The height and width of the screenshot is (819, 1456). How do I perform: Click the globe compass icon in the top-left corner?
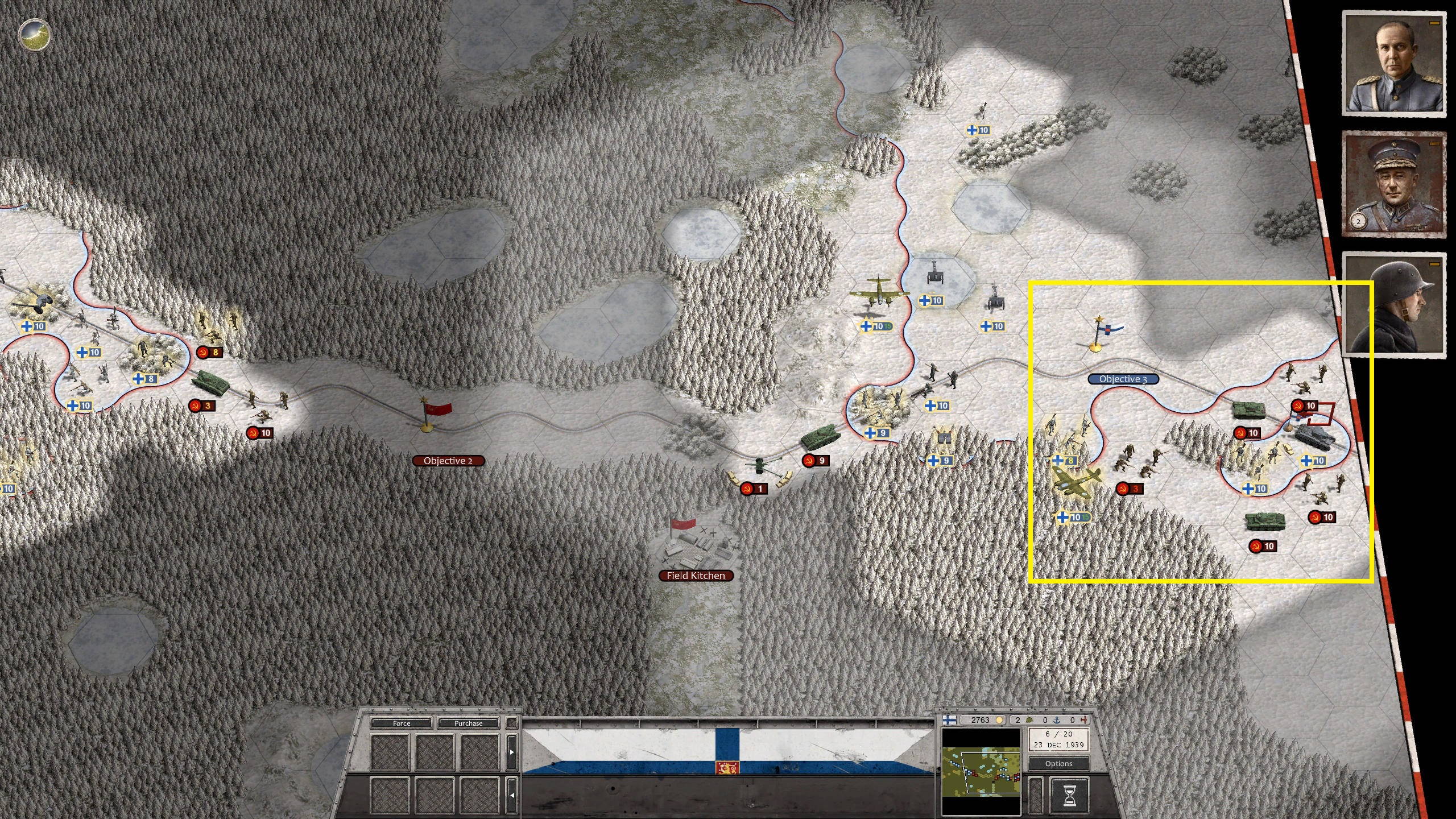(x=33, y=35)
